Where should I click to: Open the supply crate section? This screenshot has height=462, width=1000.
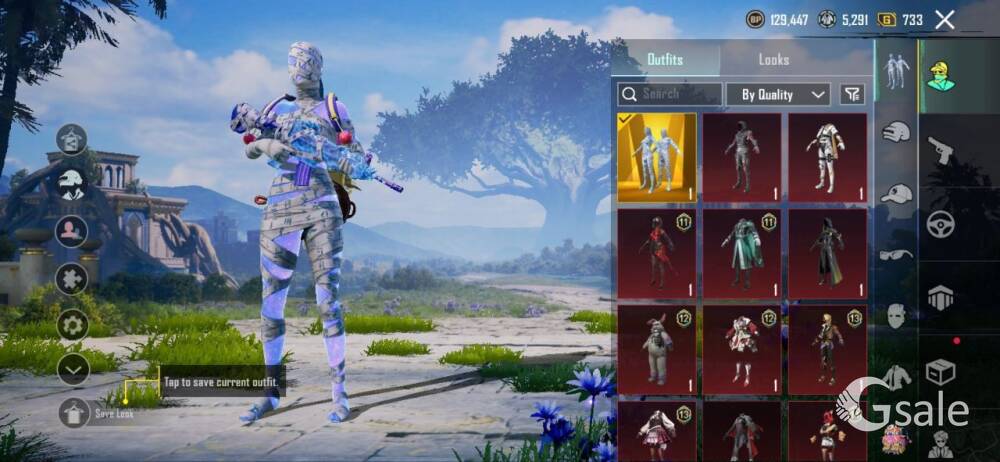click(x=940, y=373)
